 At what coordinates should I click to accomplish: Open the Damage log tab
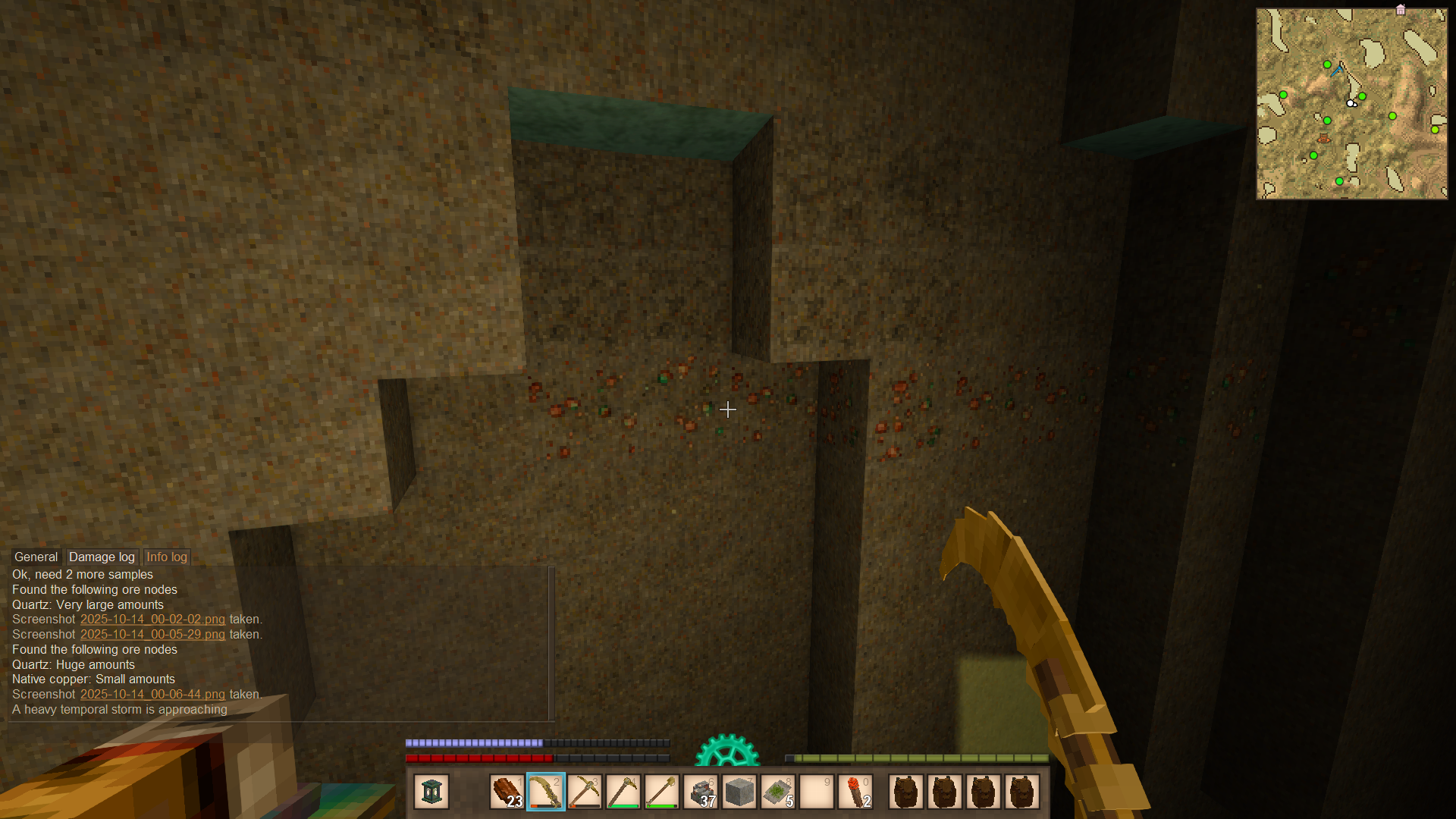[102, 557]
